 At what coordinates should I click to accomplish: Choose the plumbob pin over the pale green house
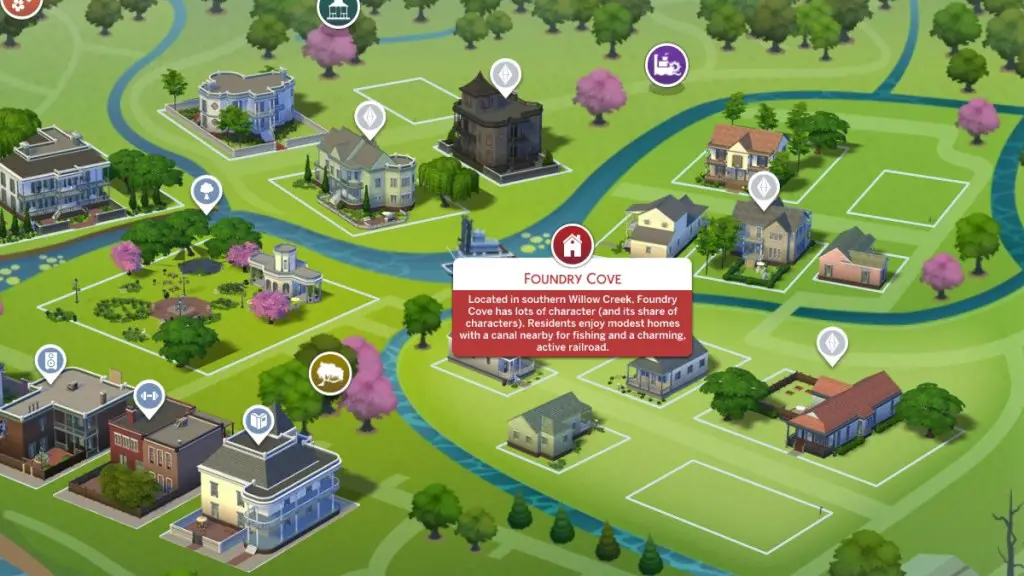[371, 118]
